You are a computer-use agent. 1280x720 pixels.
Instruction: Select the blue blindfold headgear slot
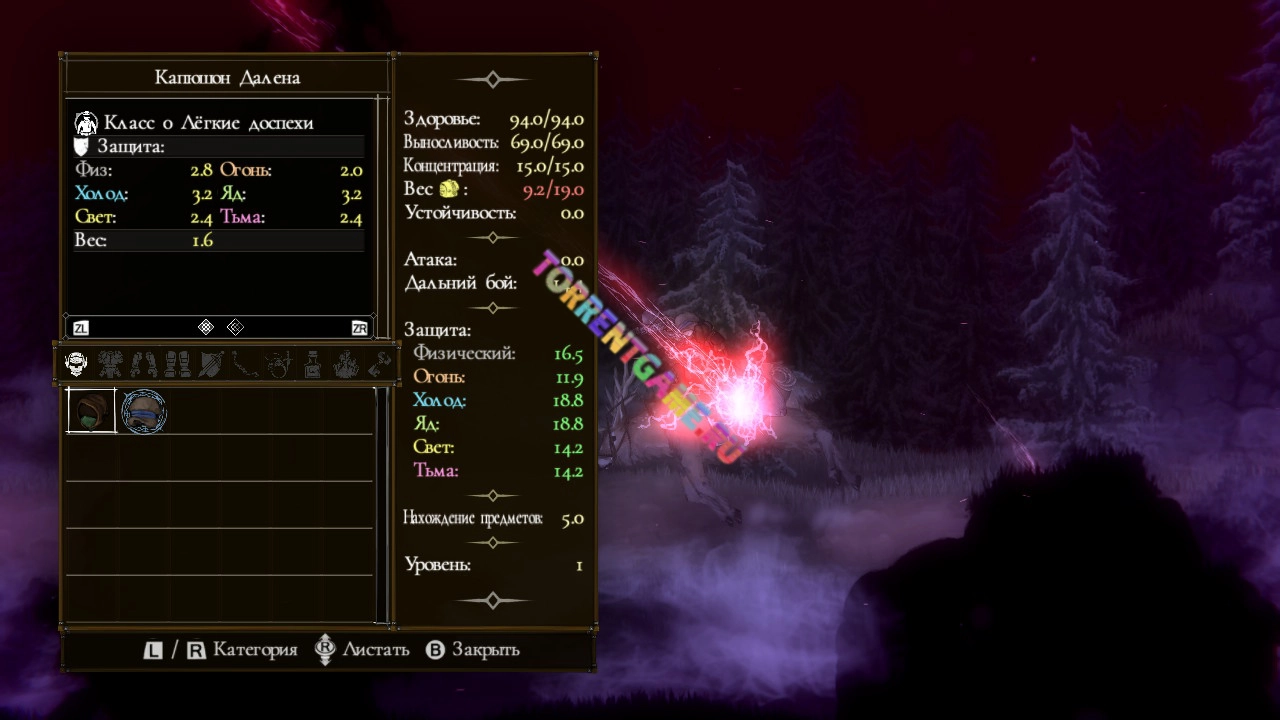[x=144, y=411]
